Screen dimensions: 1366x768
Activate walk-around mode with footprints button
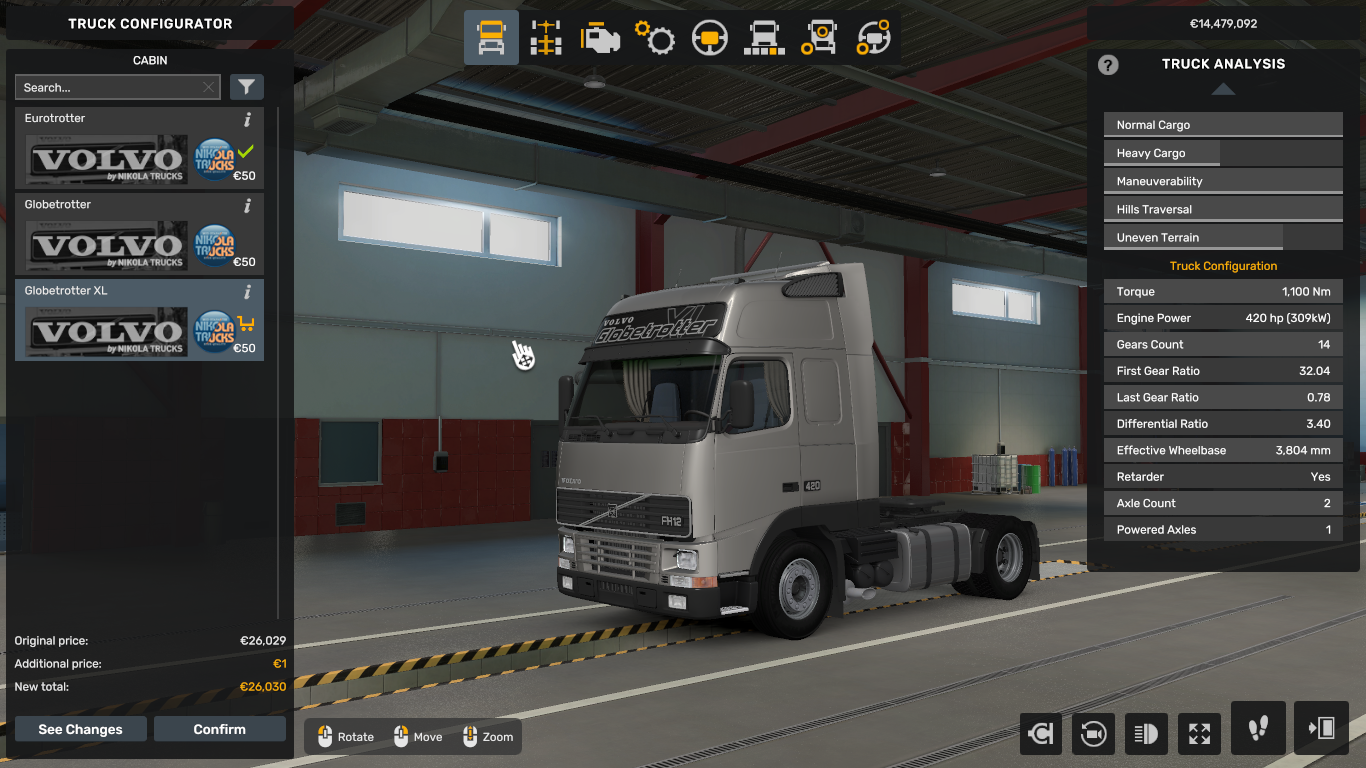point(1258,728)
